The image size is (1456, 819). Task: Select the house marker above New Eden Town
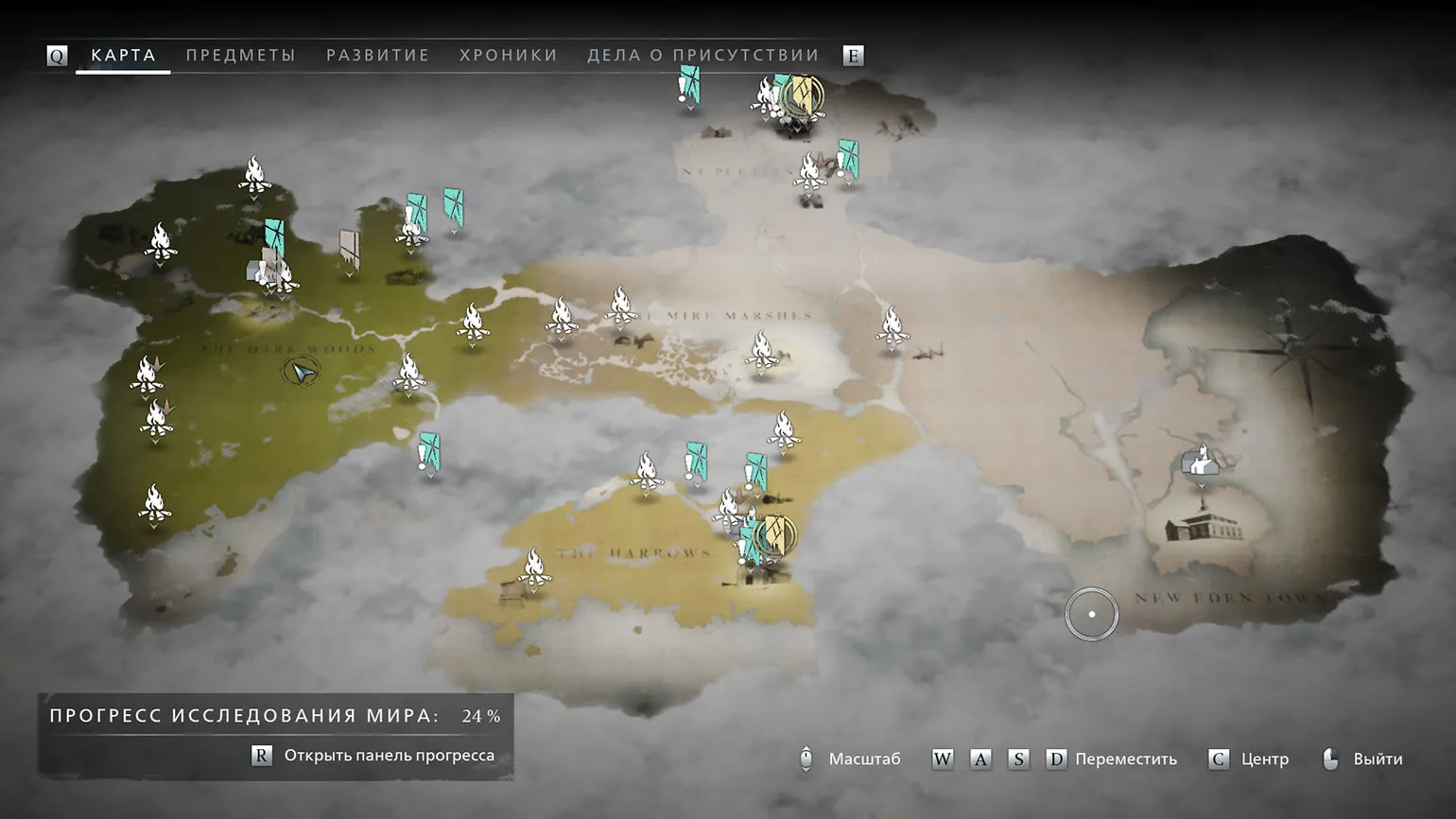[1201, 460]
